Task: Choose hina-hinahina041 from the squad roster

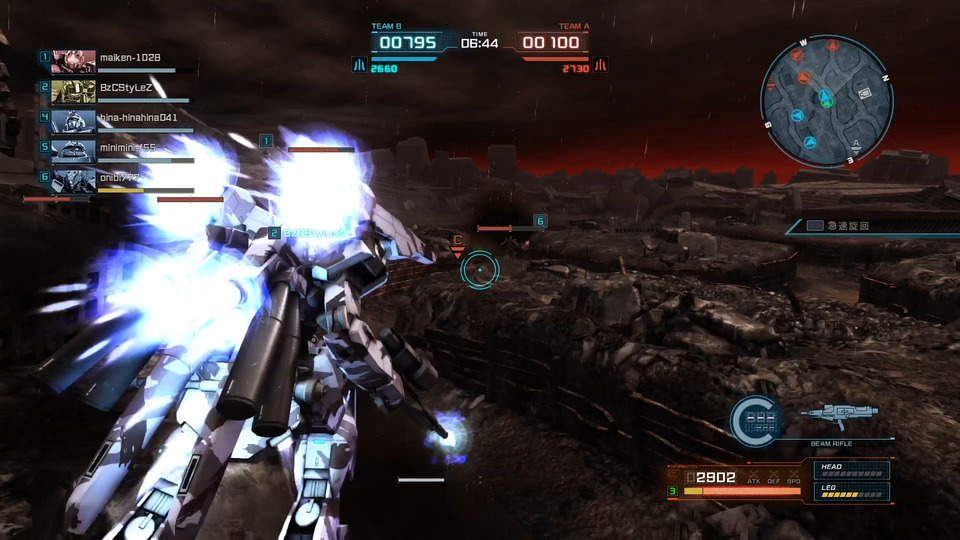Action: (138, 117)
